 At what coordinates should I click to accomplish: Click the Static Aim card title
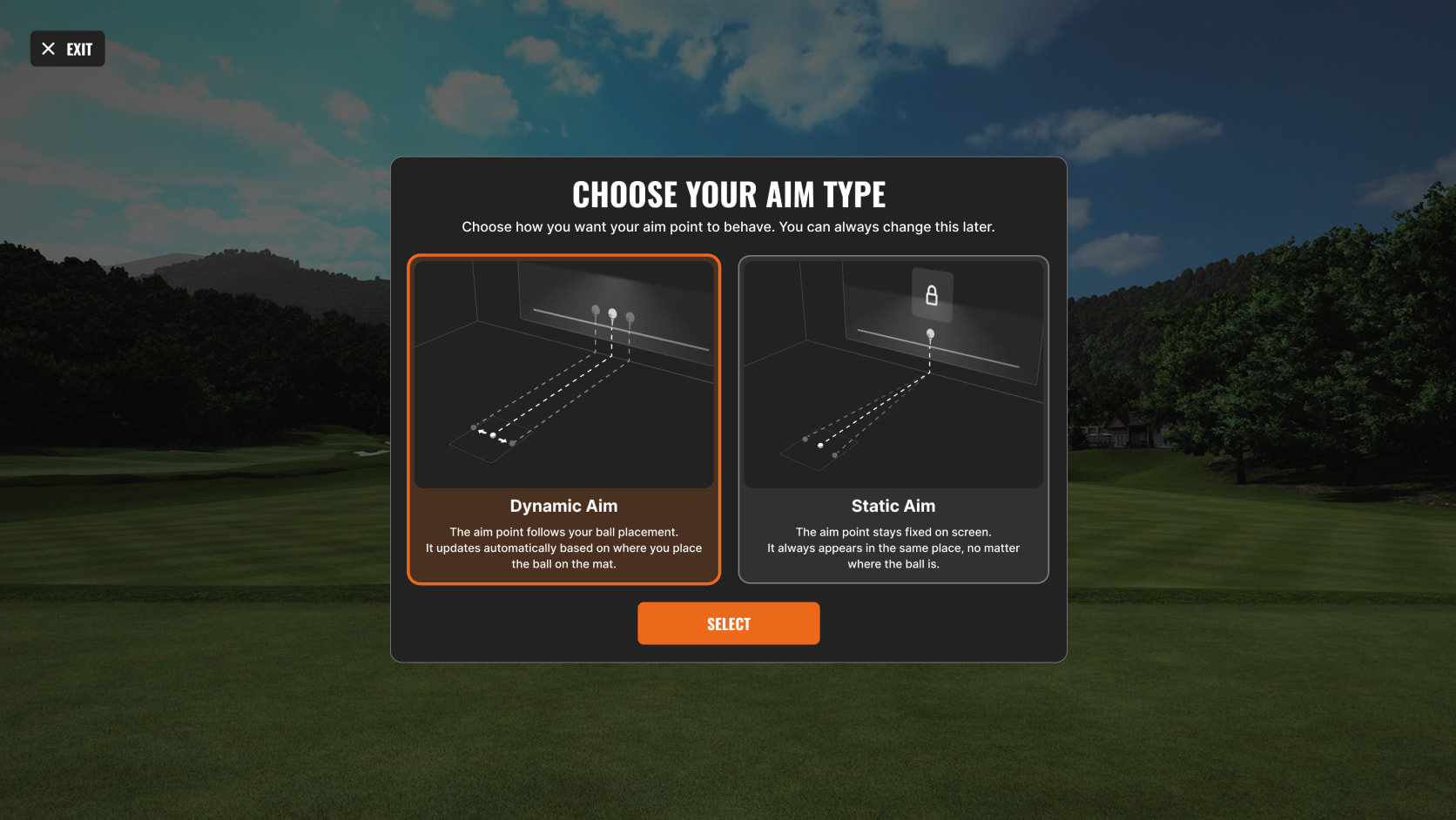click(x=893, y=506)
